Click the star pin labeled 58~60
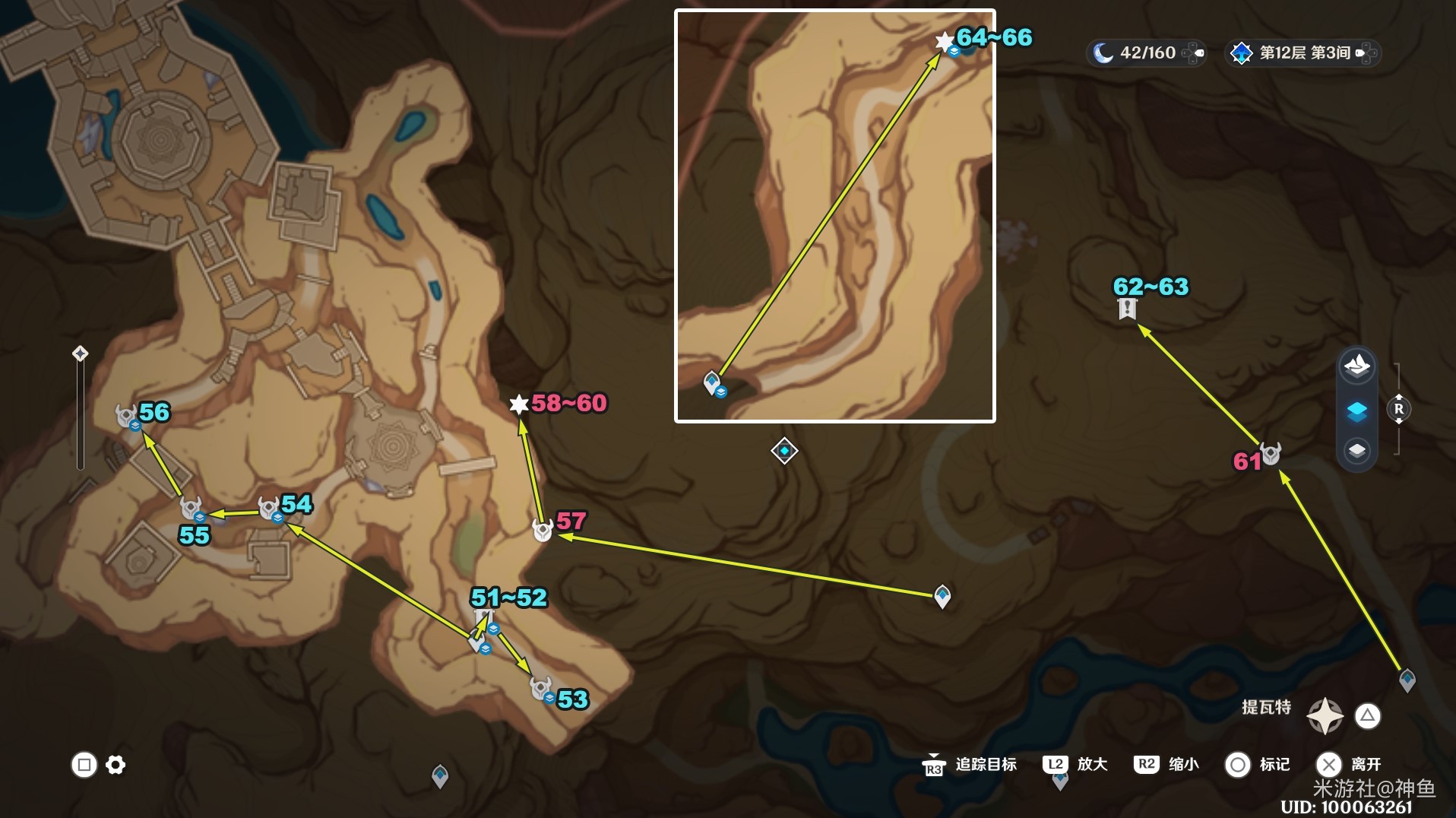1456x818 pixels. click(x=519, y=404)
